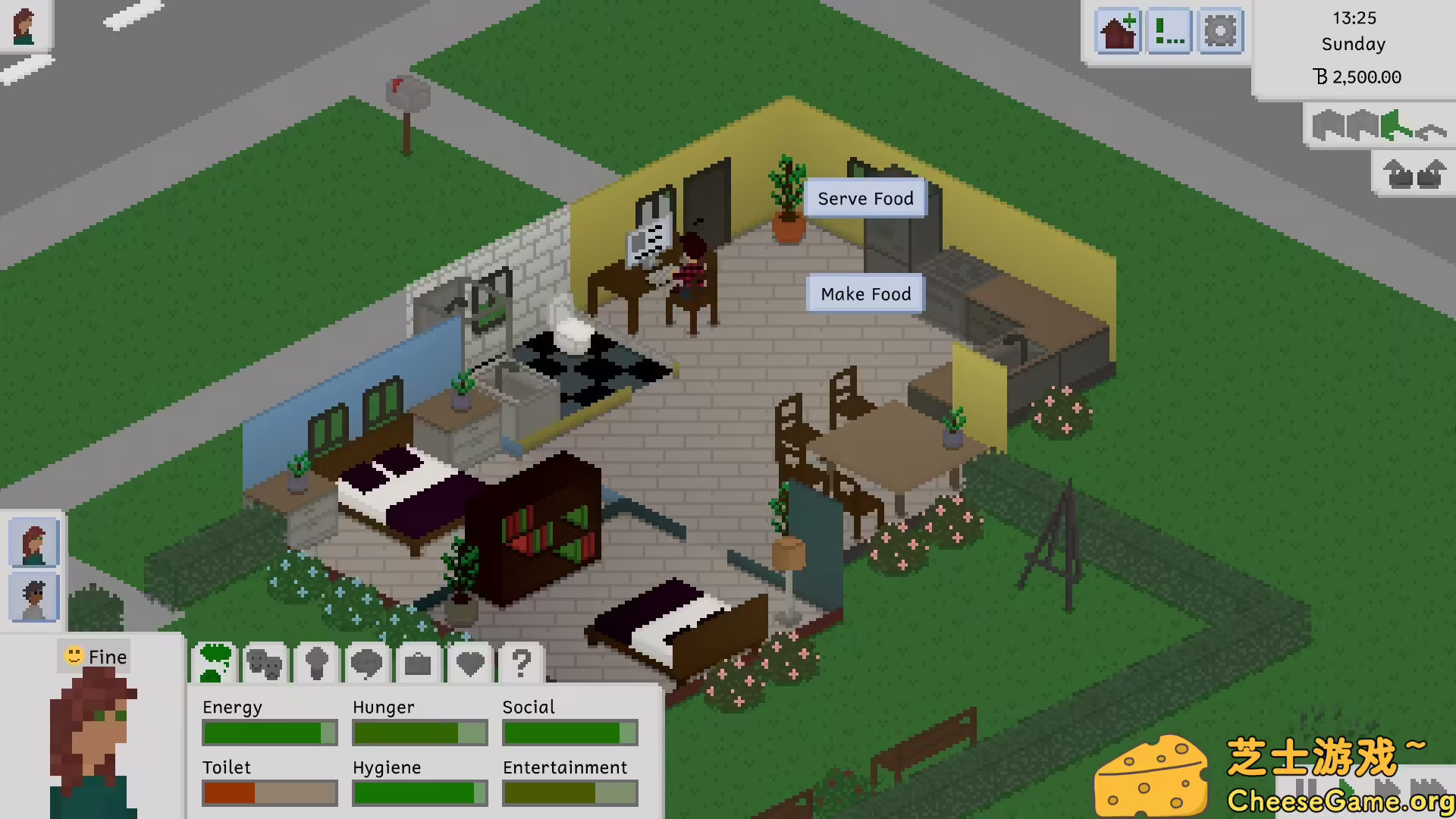Choose the Serve Food action
Screen dimensions: 1456x819
click(x=865, y=199)
